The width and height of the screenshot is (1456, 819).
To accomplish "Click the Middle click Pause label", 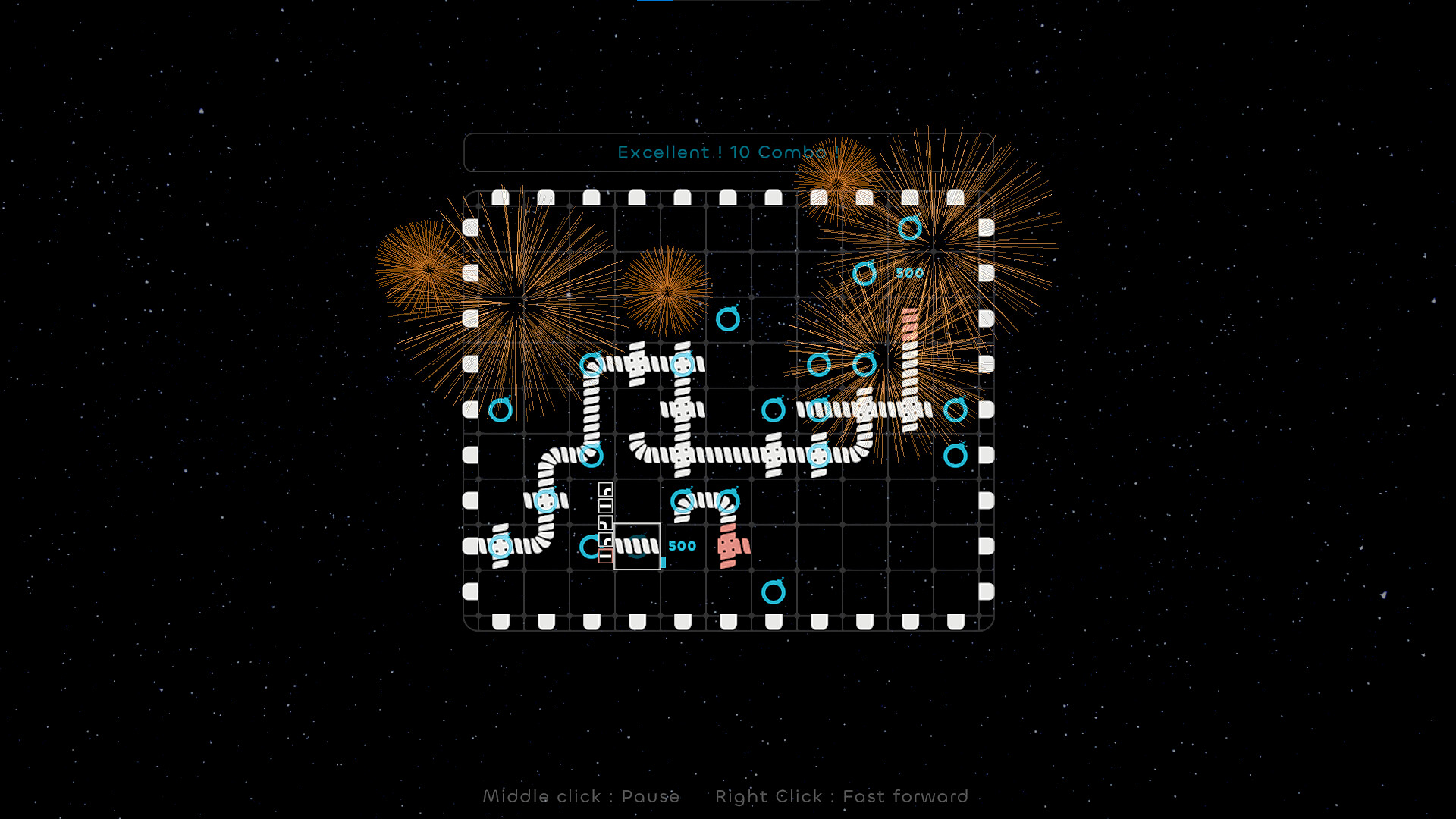I will point(582,796).
